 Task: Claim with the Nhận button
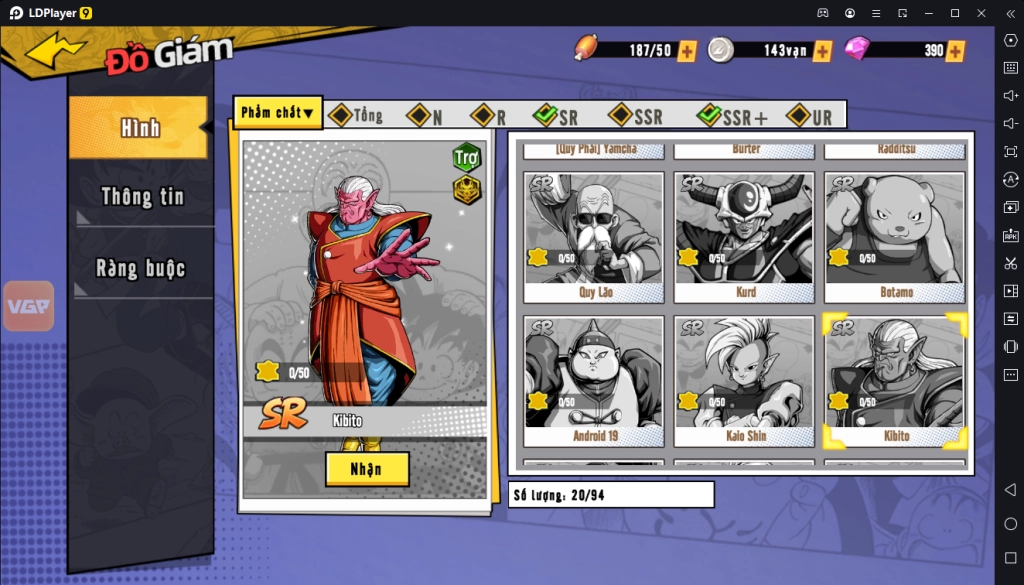click(367, 469)
